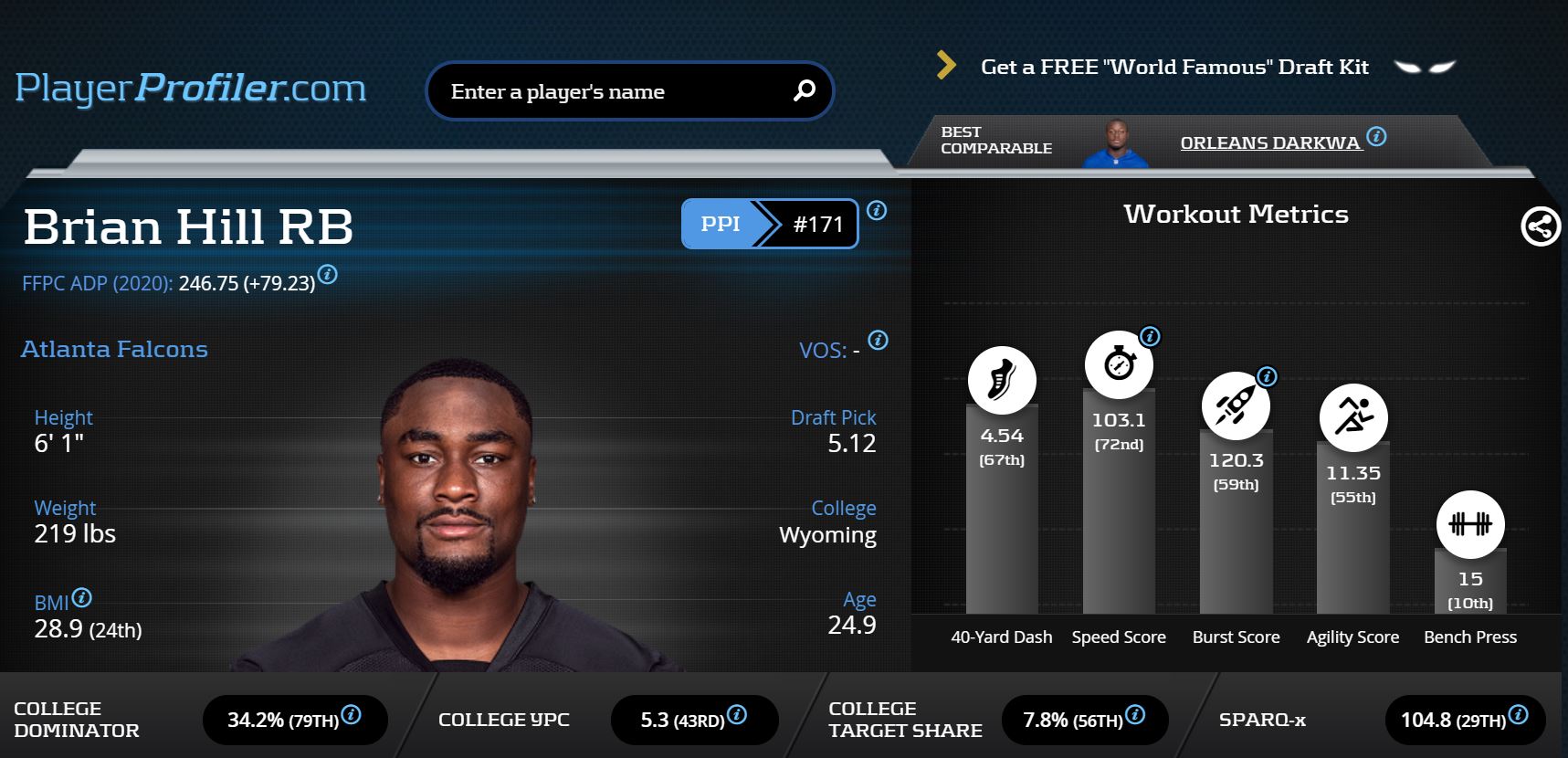This screenshot has width=1568, height=758.
Task: Open the PlayerProfiler.com home logo
Action: point(191,88)
